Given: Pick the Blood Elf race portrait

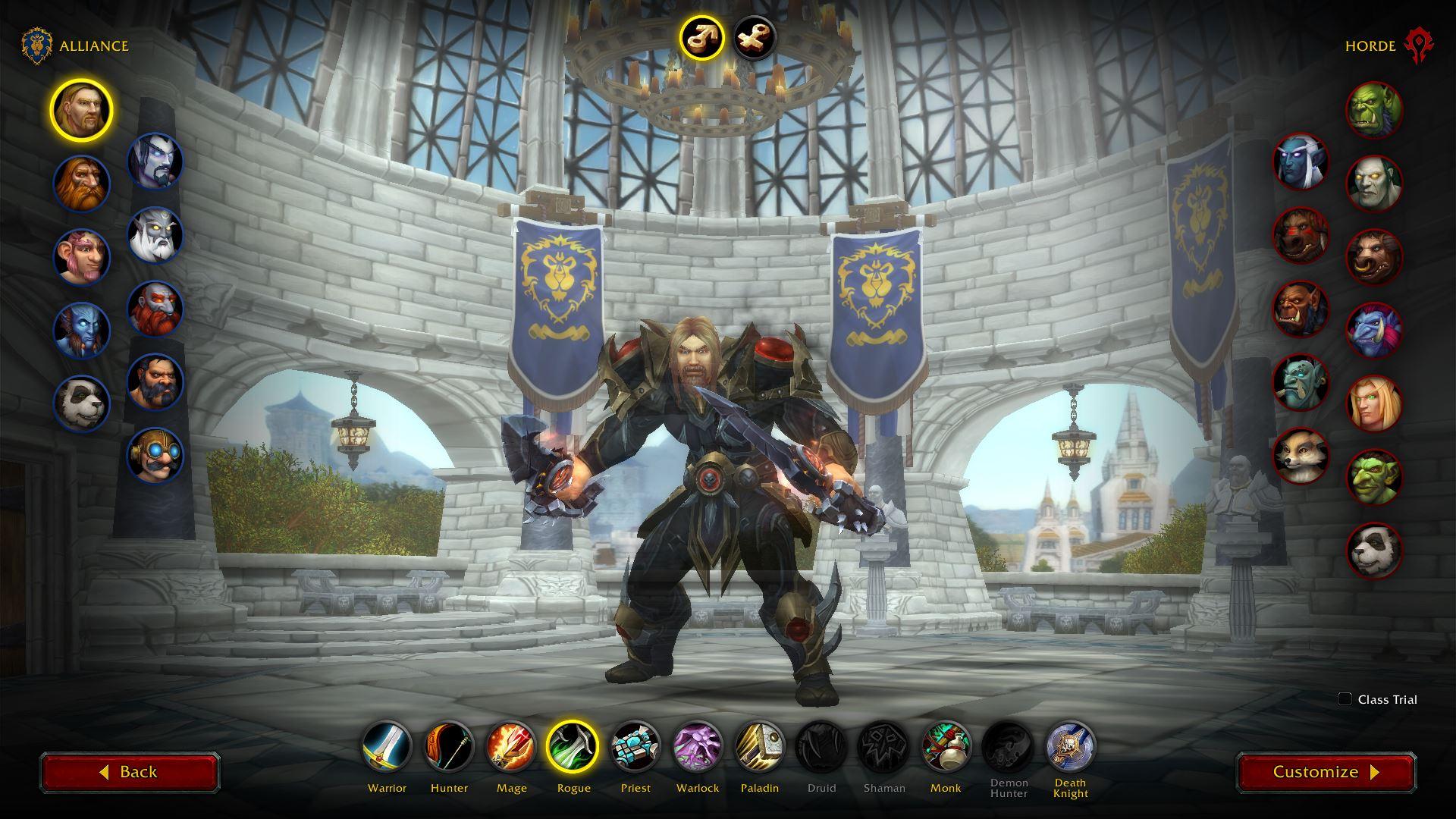Looking at the screenshot, I should click(x=1374, y=403).
